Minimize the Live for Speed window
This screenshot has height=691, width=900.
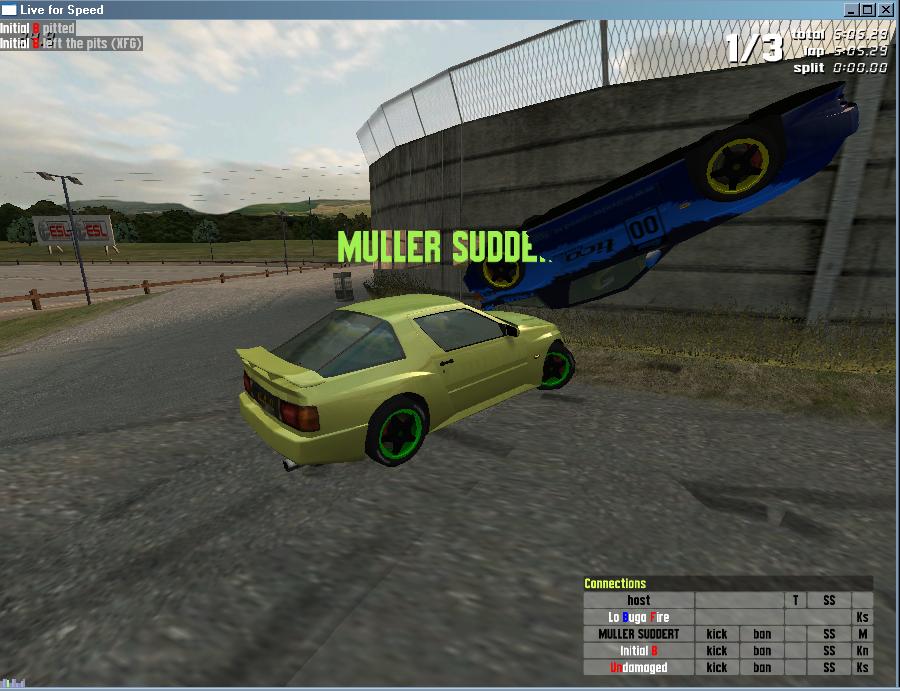click(x=850, y=9)
